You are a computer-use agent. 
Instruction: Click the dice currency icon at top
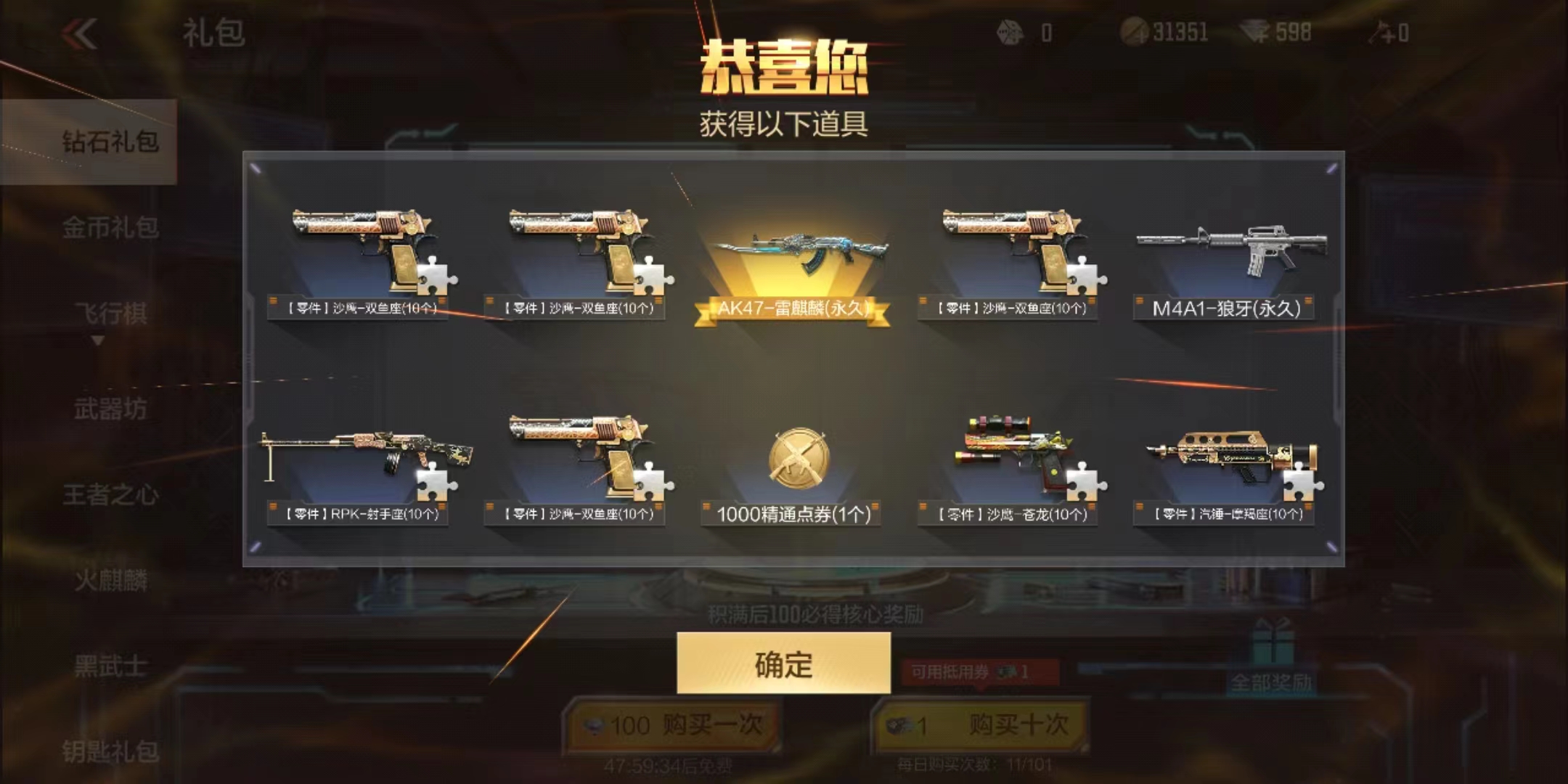pyautogui.click(x=1009, y=30)
